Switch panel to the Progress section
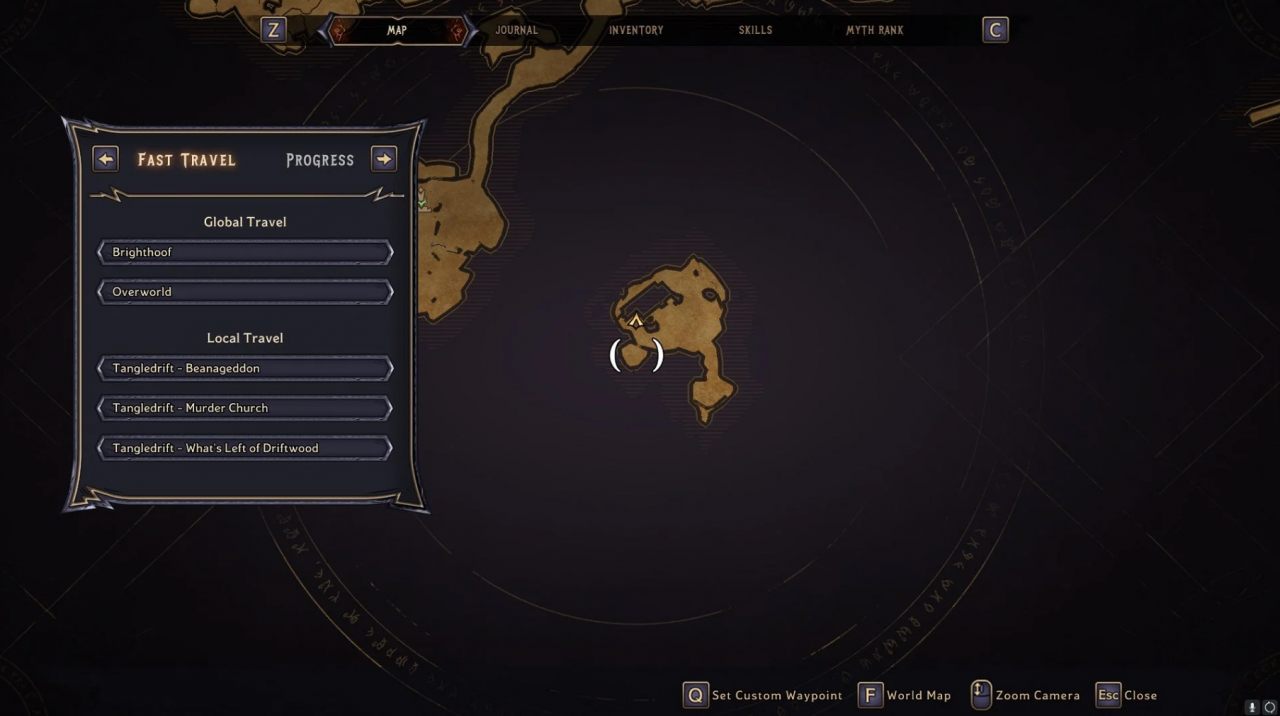The image size is (1280, 716). pyautogui.click(x=320, y=160)
